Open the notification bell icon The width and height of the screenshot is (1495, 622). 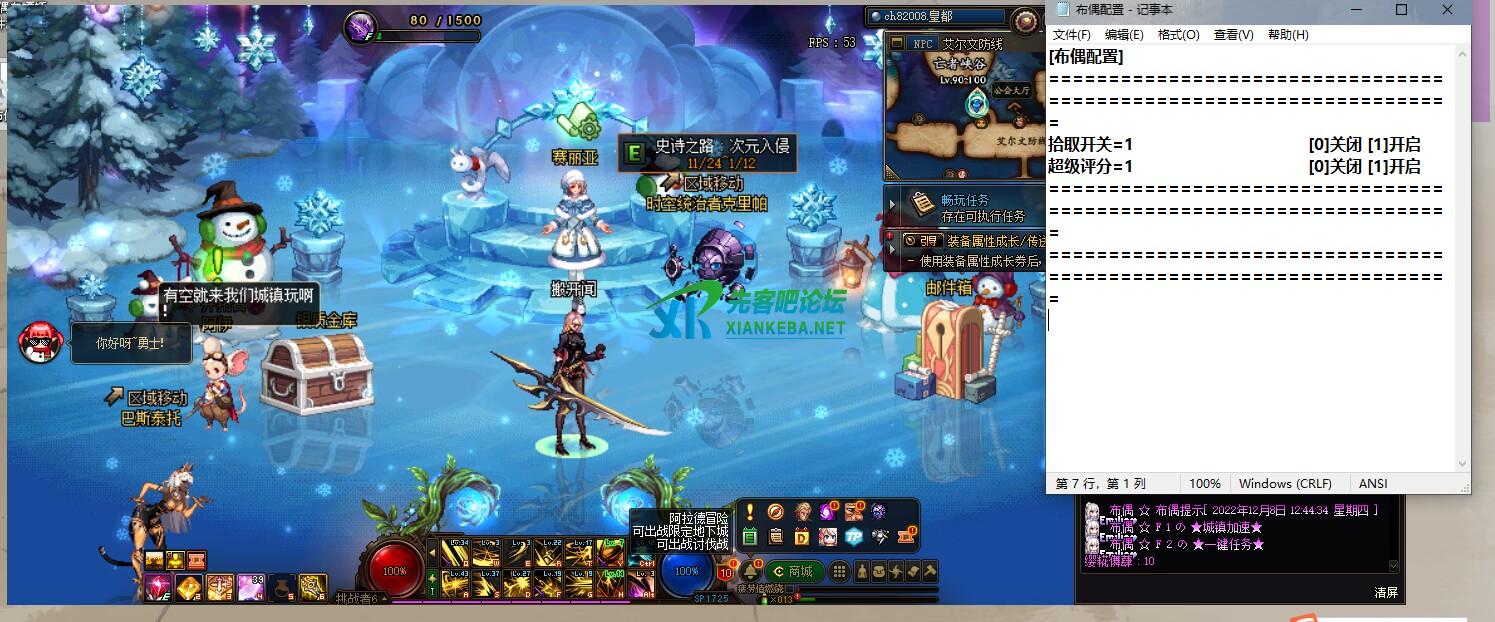coord(748,571)
